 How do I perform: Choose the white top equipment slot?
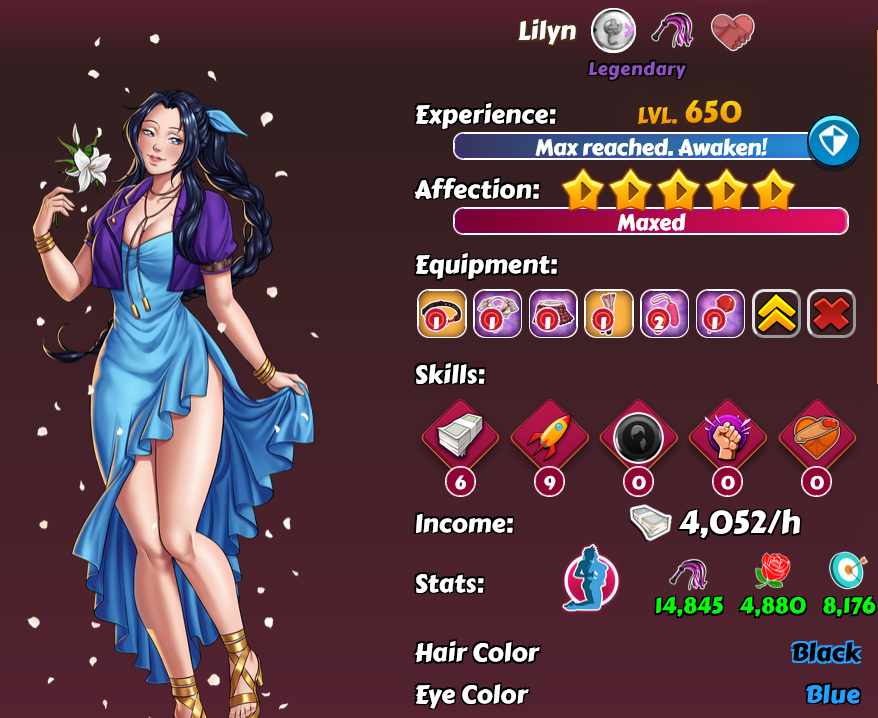click(x=497, y=313)
